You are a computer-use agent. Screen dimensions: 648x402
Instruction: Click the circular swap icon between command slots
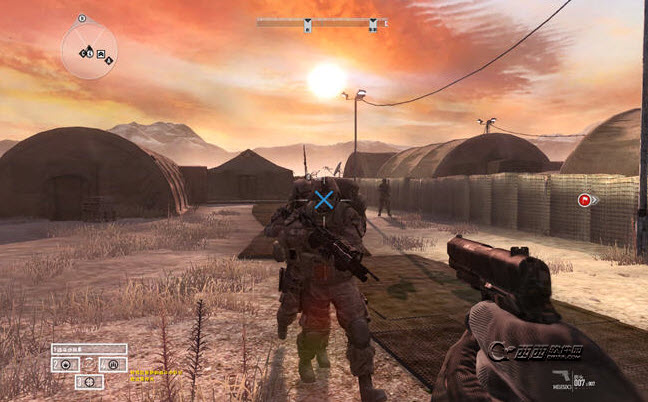88,364
